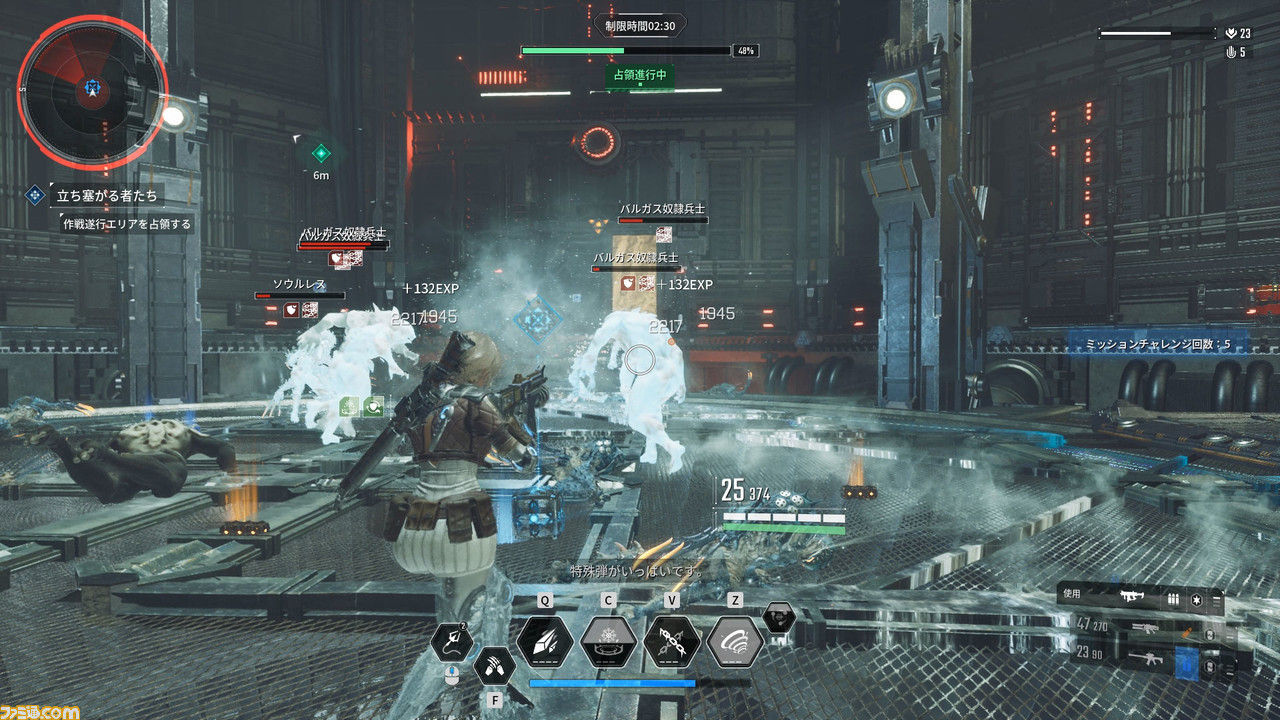Select the equipped launcher weapon row labeled 使用

(1139, 598)
